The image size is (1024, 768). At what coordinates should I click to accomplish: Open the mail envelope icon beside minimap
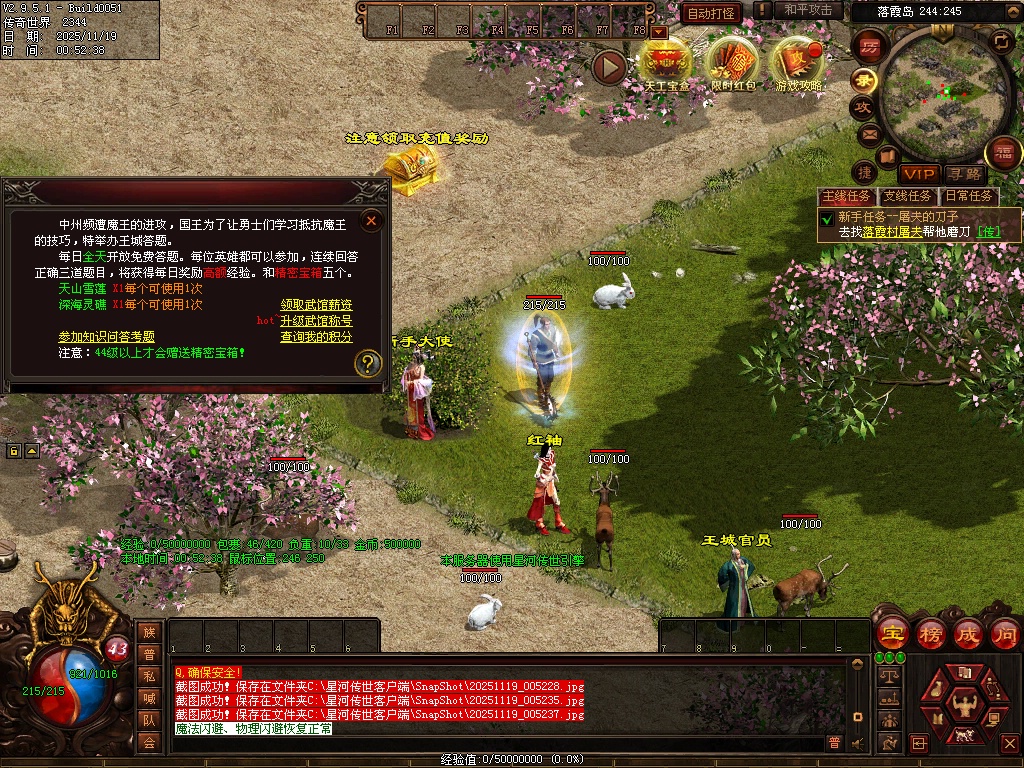868,133
